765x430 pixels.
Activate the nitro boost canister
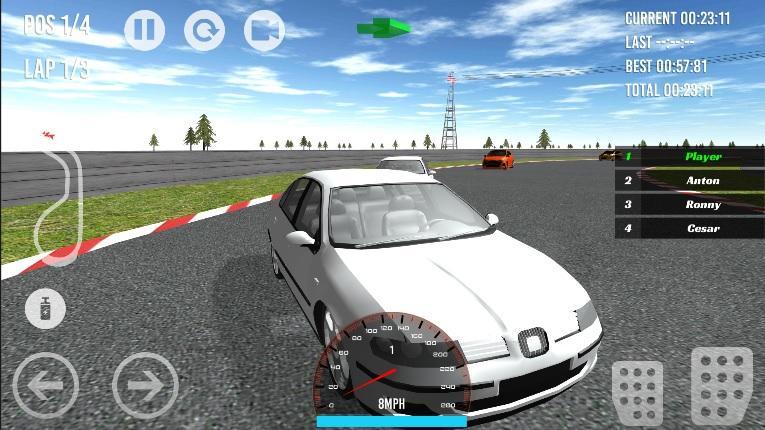45,308
